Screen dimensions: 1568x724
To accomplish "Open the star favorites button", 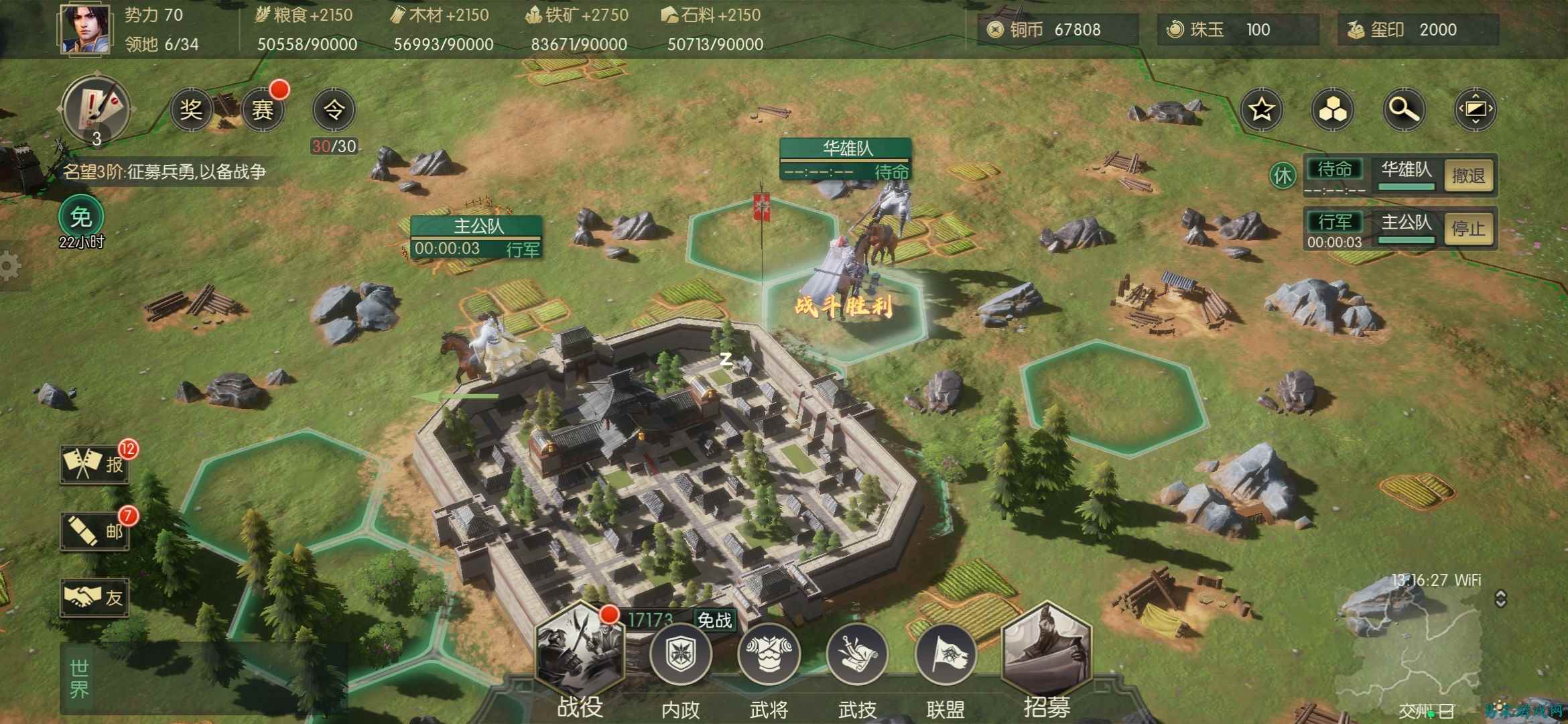I will coord(1261,109).
